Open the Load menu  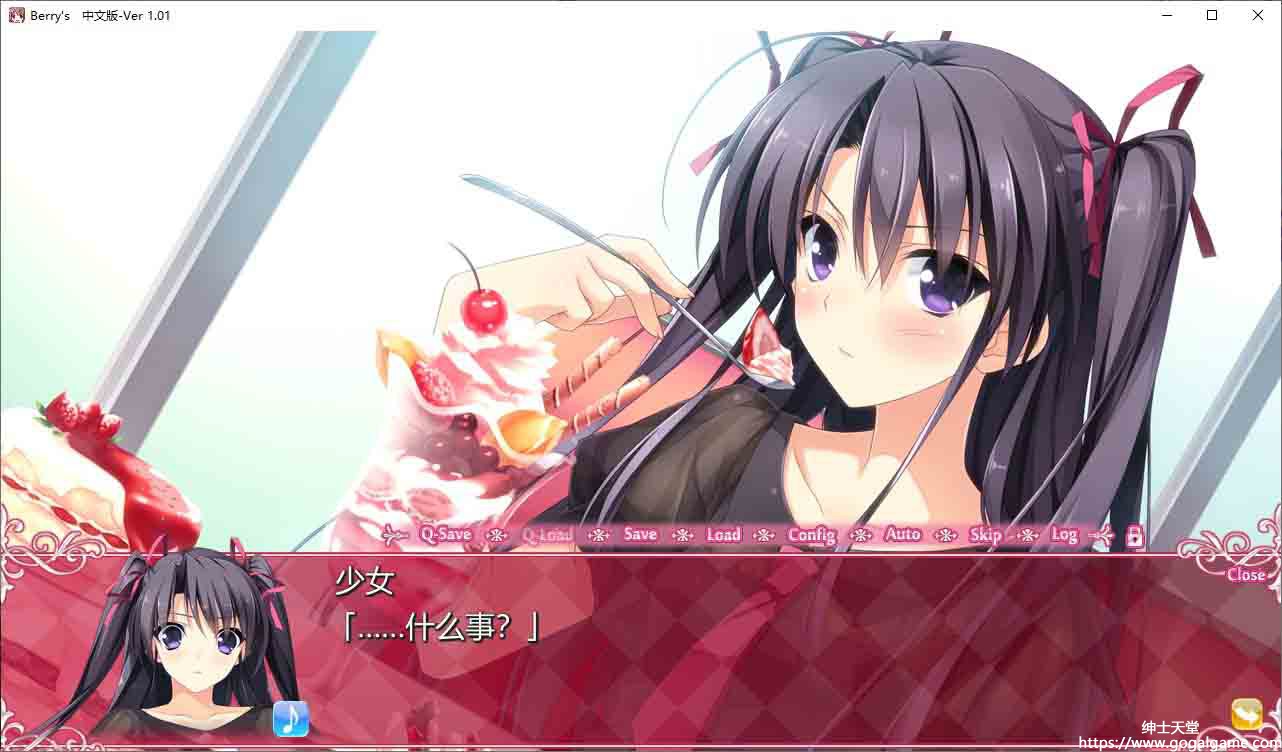click(x=723, y=535)
